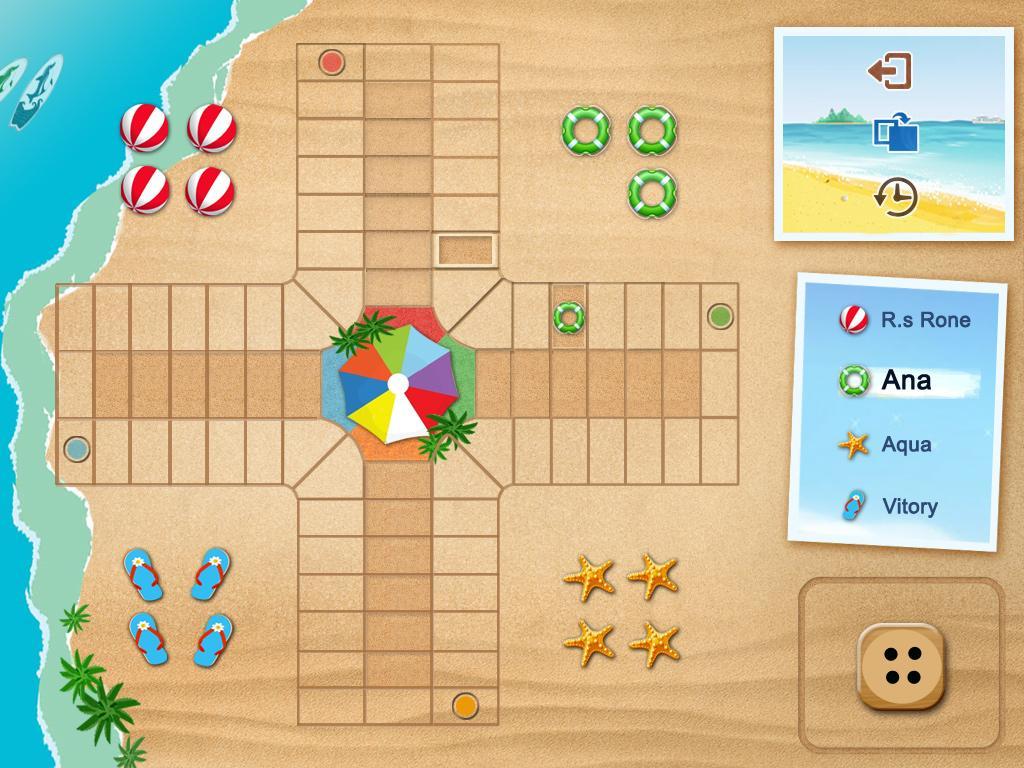Click the exit game icon
Image resolution: width=1024 pixels, height=768 pixels.
889,71
